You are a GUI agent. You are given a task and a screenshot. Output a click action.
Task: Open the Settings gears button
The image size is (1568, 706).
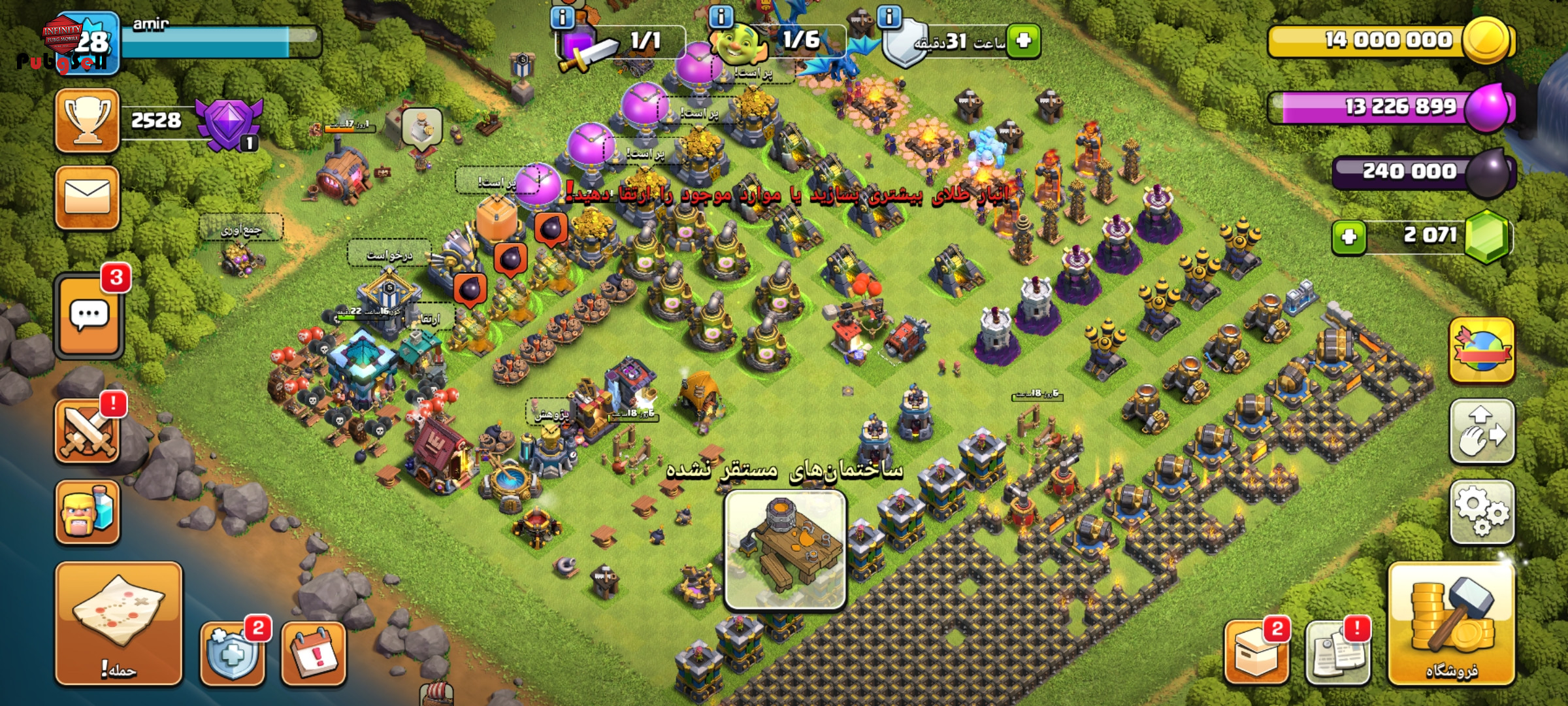pyautogui.click(x=1481, y=513)
